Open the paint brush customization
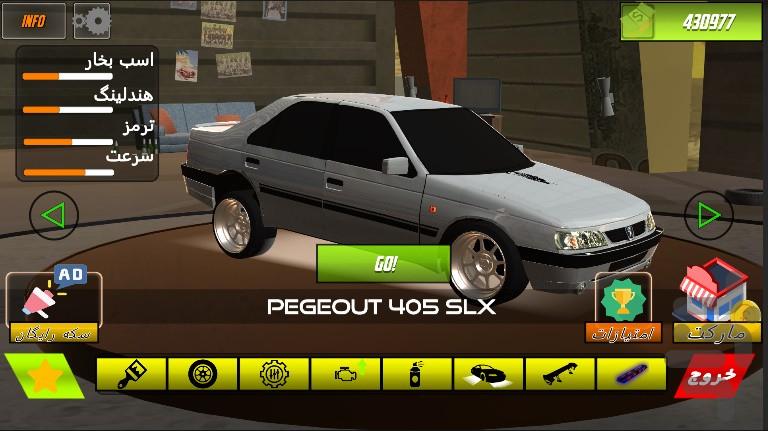Image resolution: width=768 pixels, height=431 pixels. 132,374
